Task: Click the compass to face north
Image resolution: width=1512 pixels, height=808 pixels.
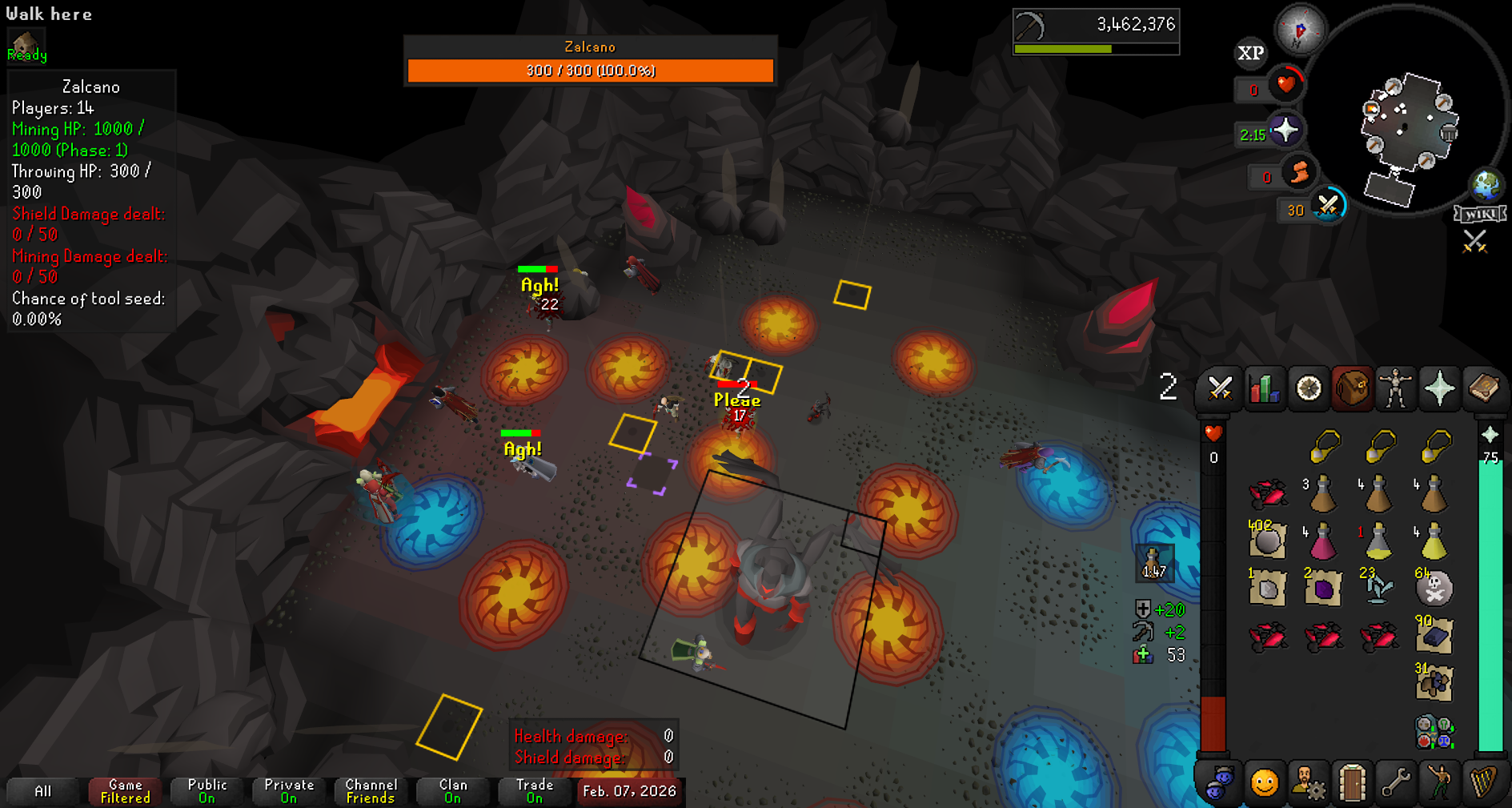Action: 1300,30
